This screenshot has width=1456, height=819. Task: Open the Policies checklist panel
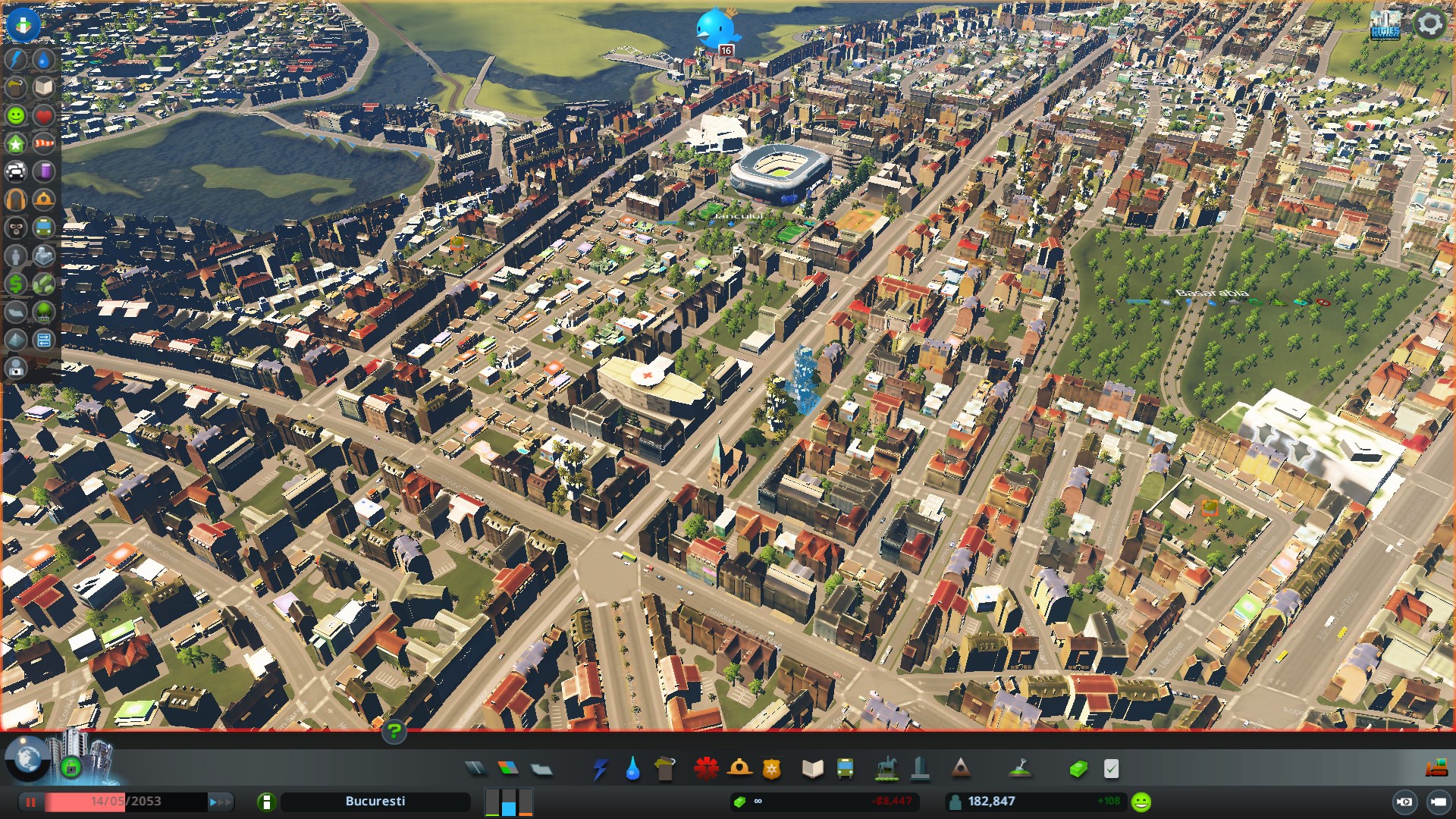[x=1111, y=769]
